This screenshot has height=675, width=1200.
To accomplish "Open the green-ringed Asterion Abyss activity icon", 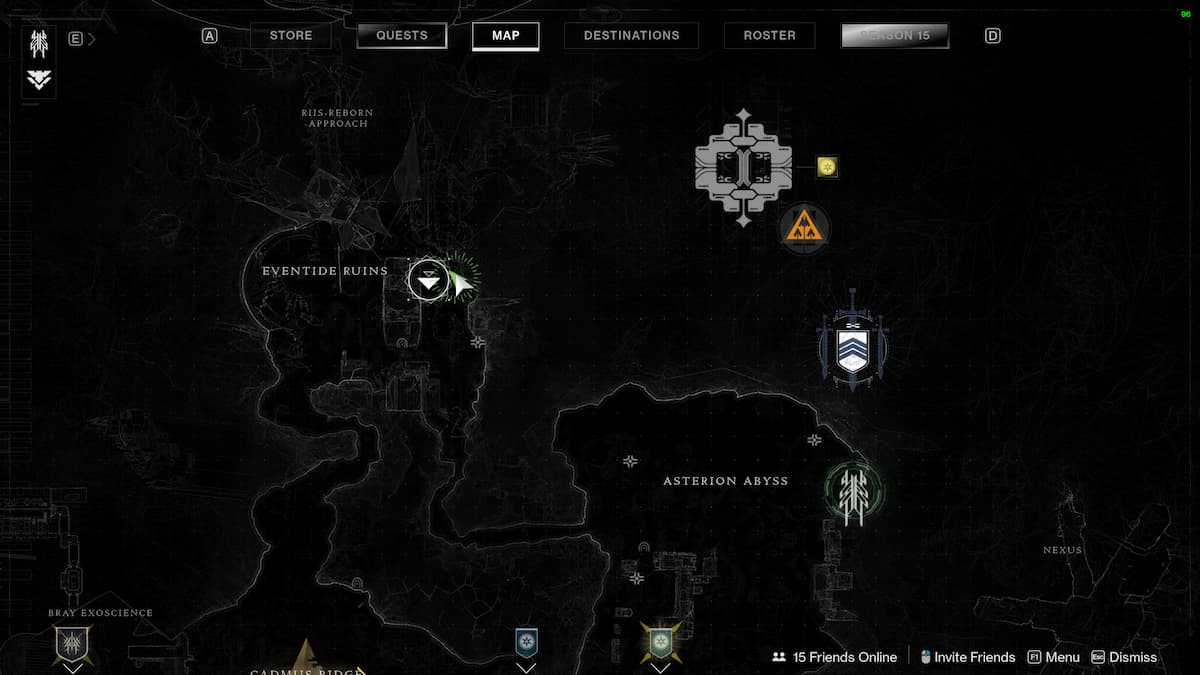I will coord(853,492).
